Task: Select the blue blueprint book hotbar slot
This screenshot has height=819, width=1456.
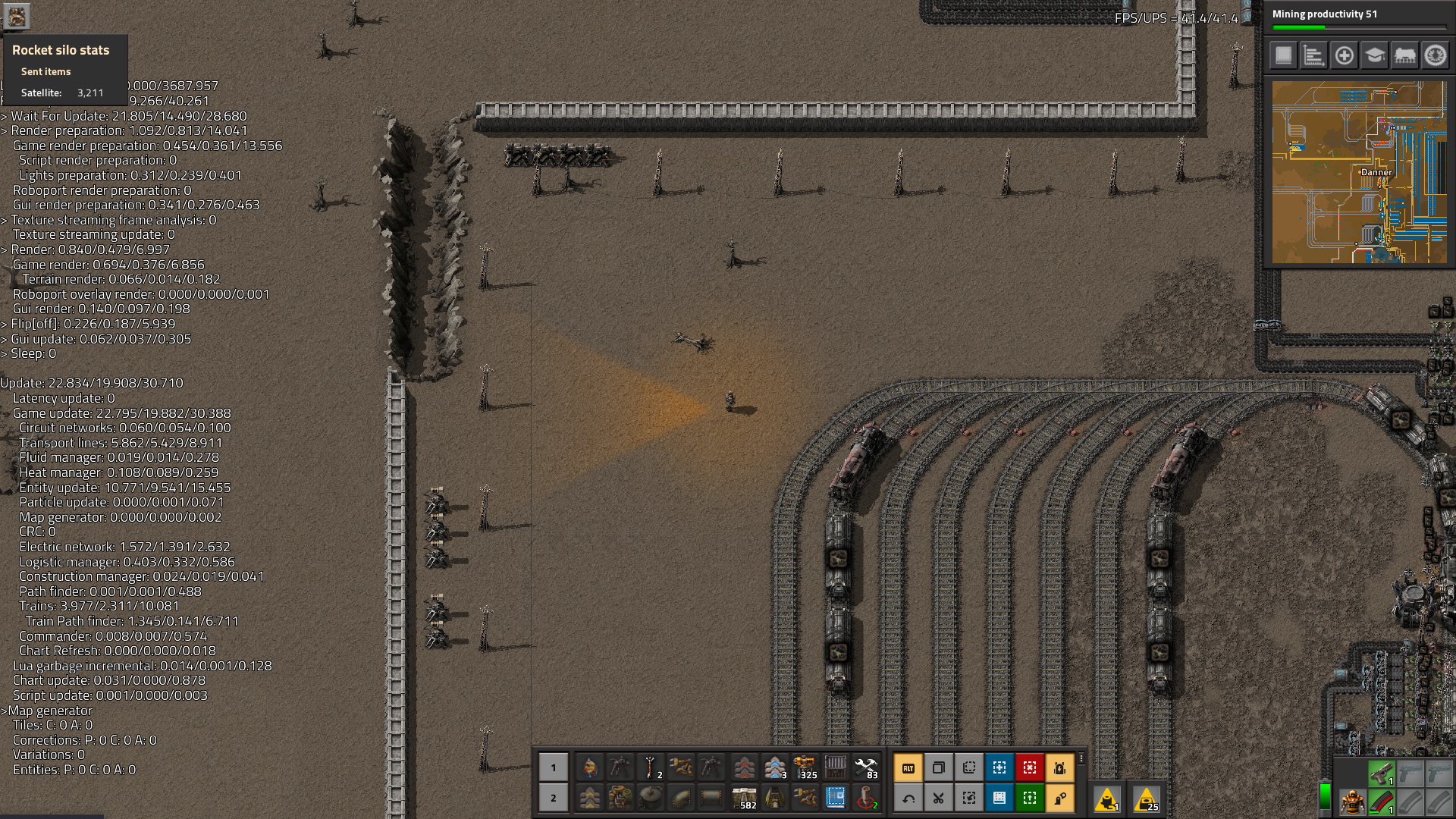Action: click(835, 798)
